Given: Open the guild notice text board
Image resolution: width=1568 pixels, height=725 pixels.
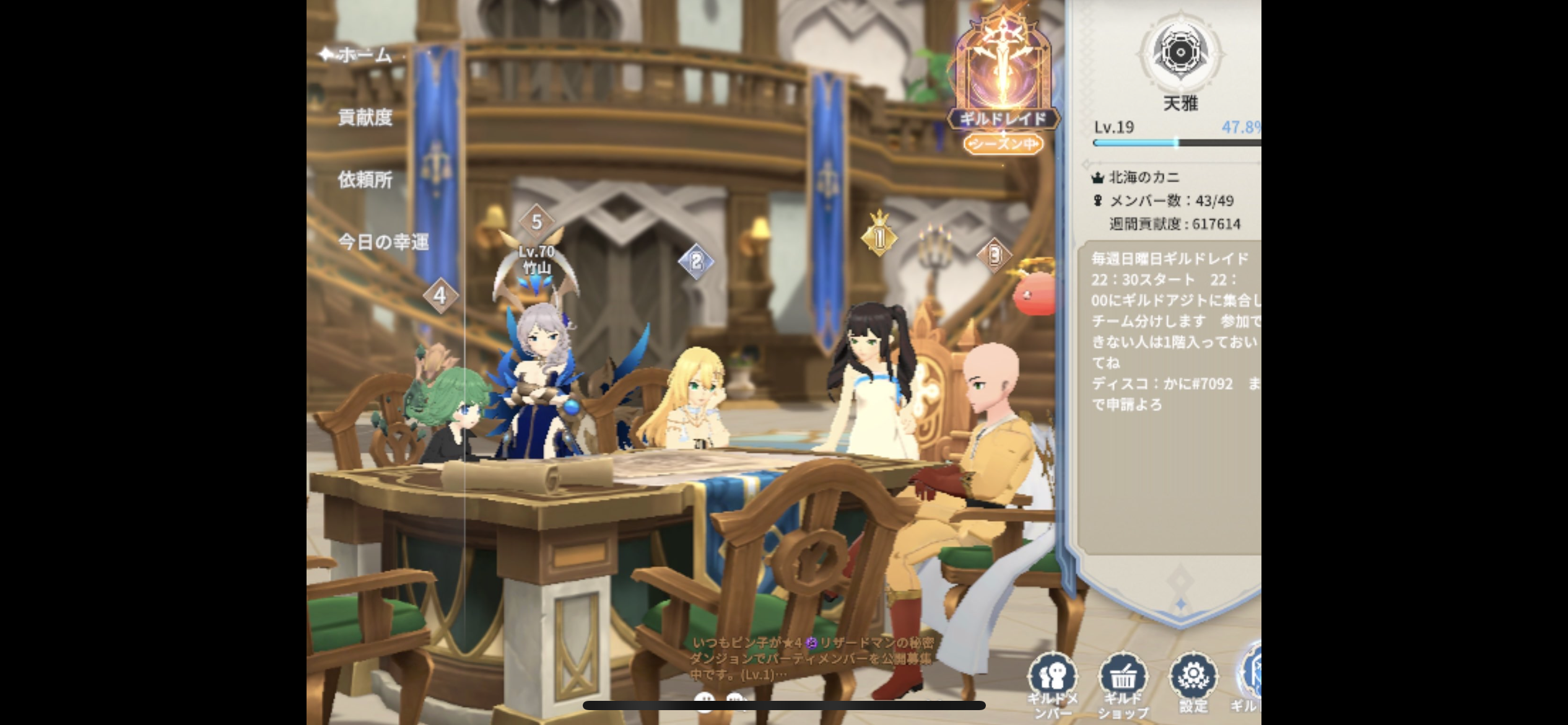Looking at the screenshot, I should [x=1174, y=332].
